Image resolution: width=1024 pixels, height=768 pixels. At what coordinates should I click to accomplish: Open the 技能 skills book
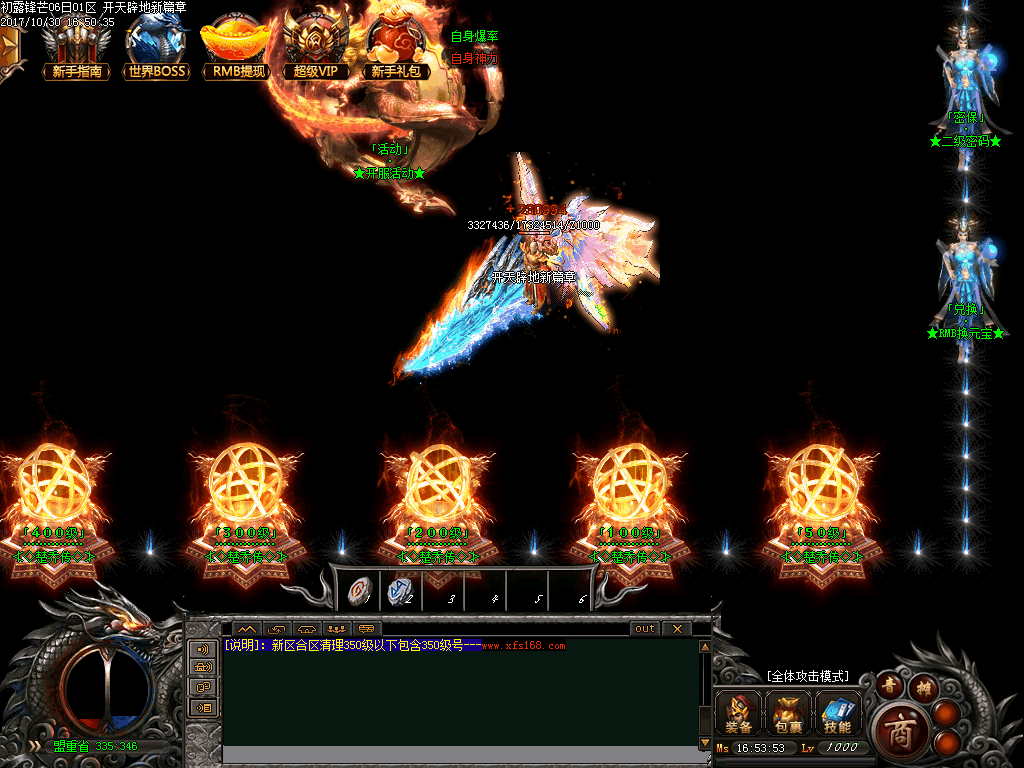pyautogui.click(x=838, y=713)
